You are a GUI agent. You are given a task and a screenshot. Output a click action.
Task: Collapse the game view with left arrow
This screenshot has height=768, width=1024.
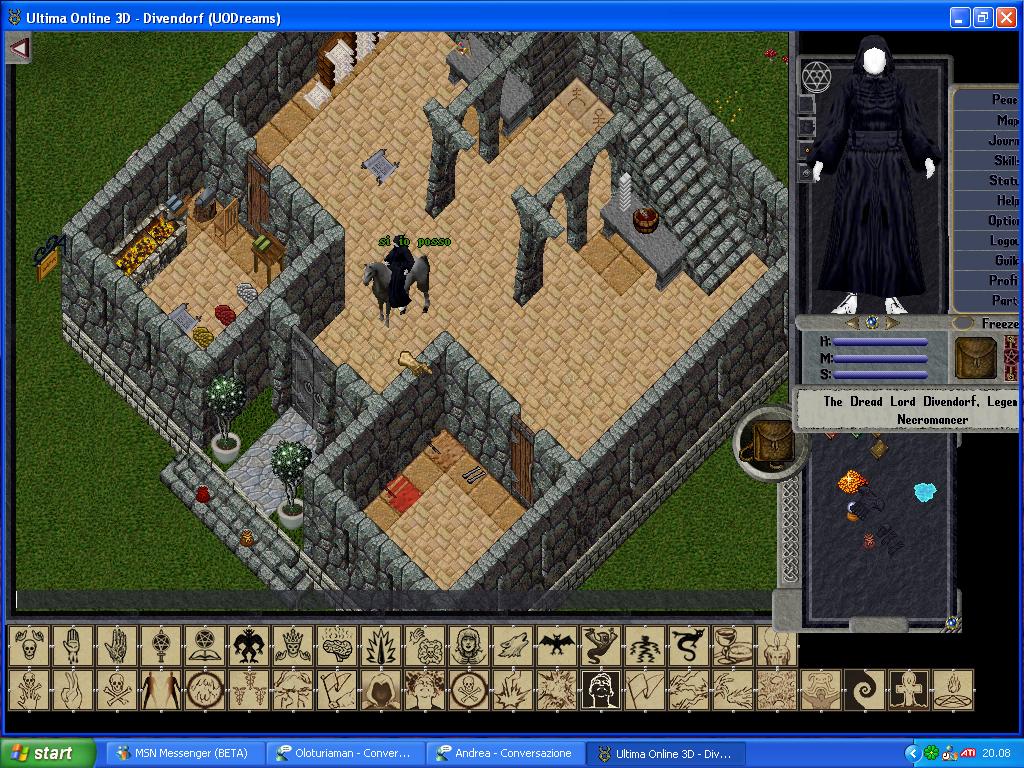pyautogui.click(x=19, y=47)
